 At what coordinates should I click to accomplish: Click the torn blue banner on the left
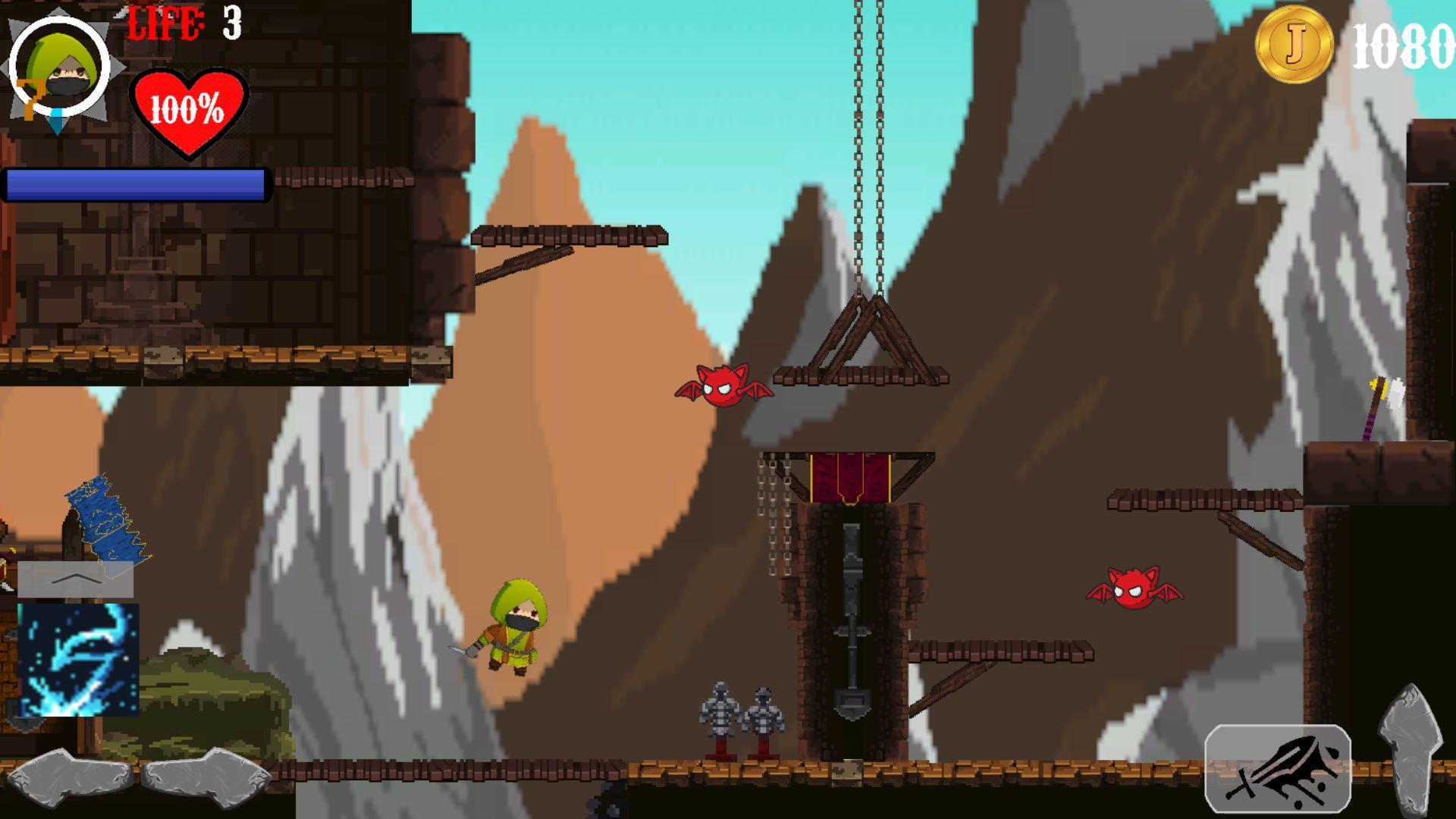pos(106,523)
